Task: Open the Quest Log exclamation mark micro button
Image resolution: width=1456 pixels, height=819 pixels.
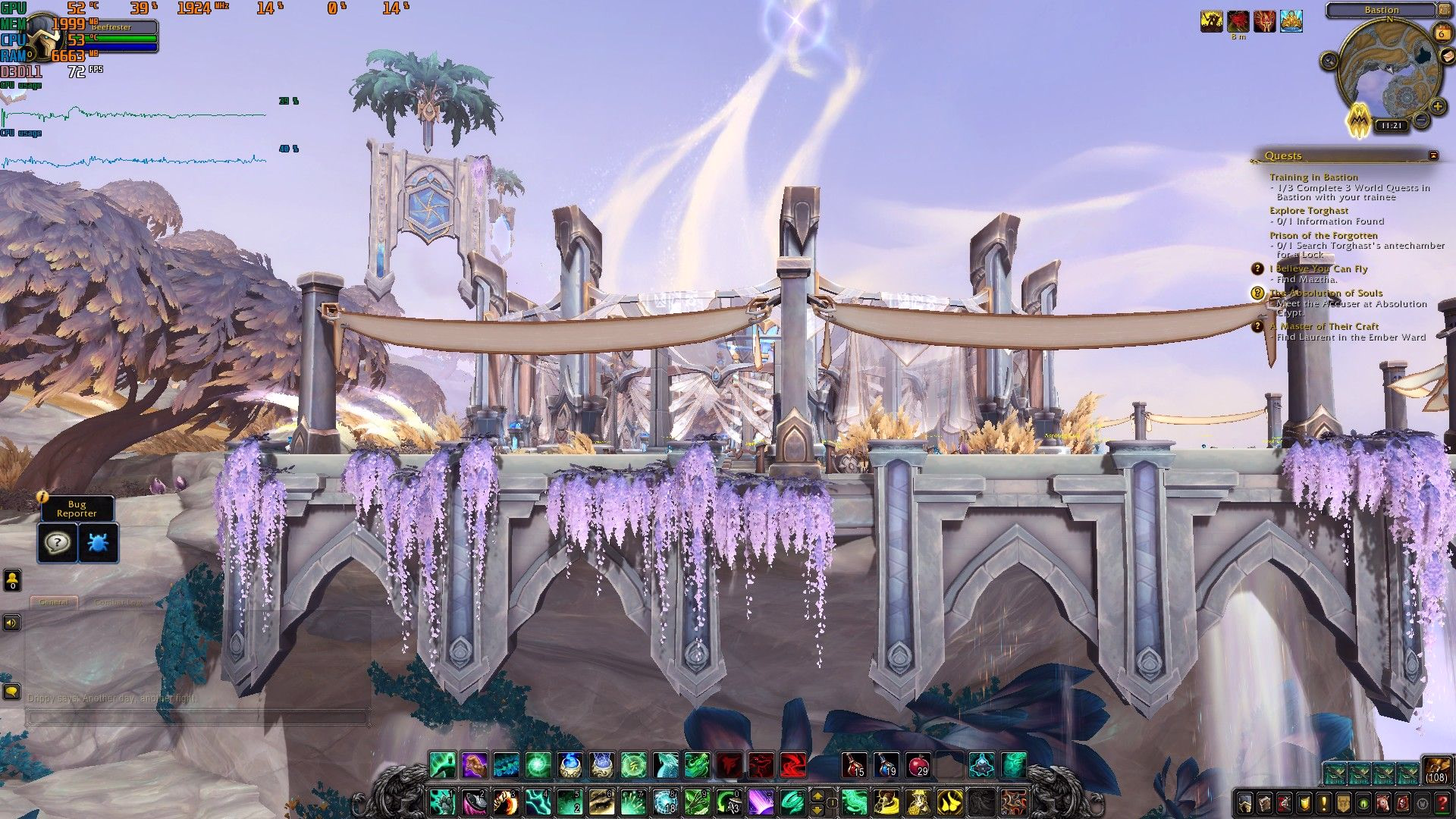Action: click(x=1324, y=802)
